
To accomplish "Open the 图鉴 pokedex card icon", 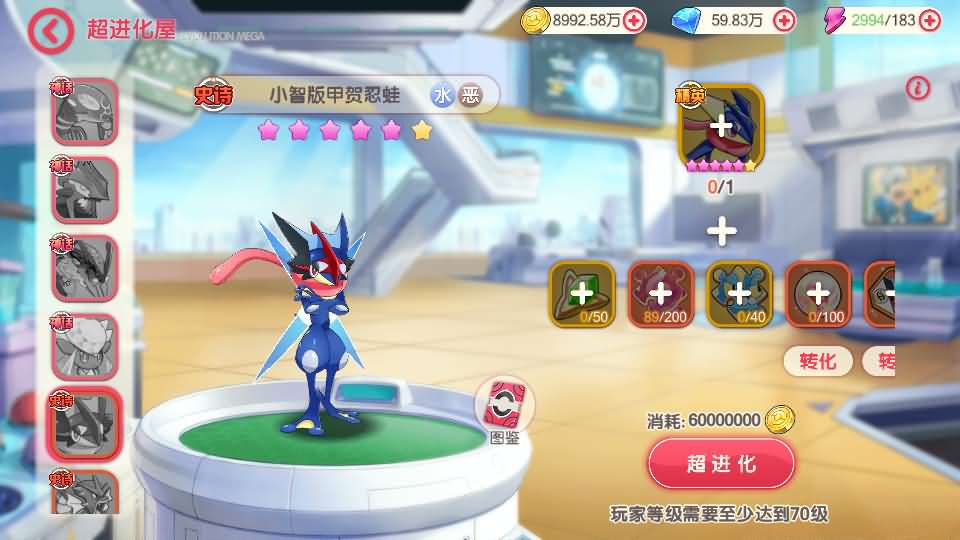I will pyautogui.click(x=504, y=408).
